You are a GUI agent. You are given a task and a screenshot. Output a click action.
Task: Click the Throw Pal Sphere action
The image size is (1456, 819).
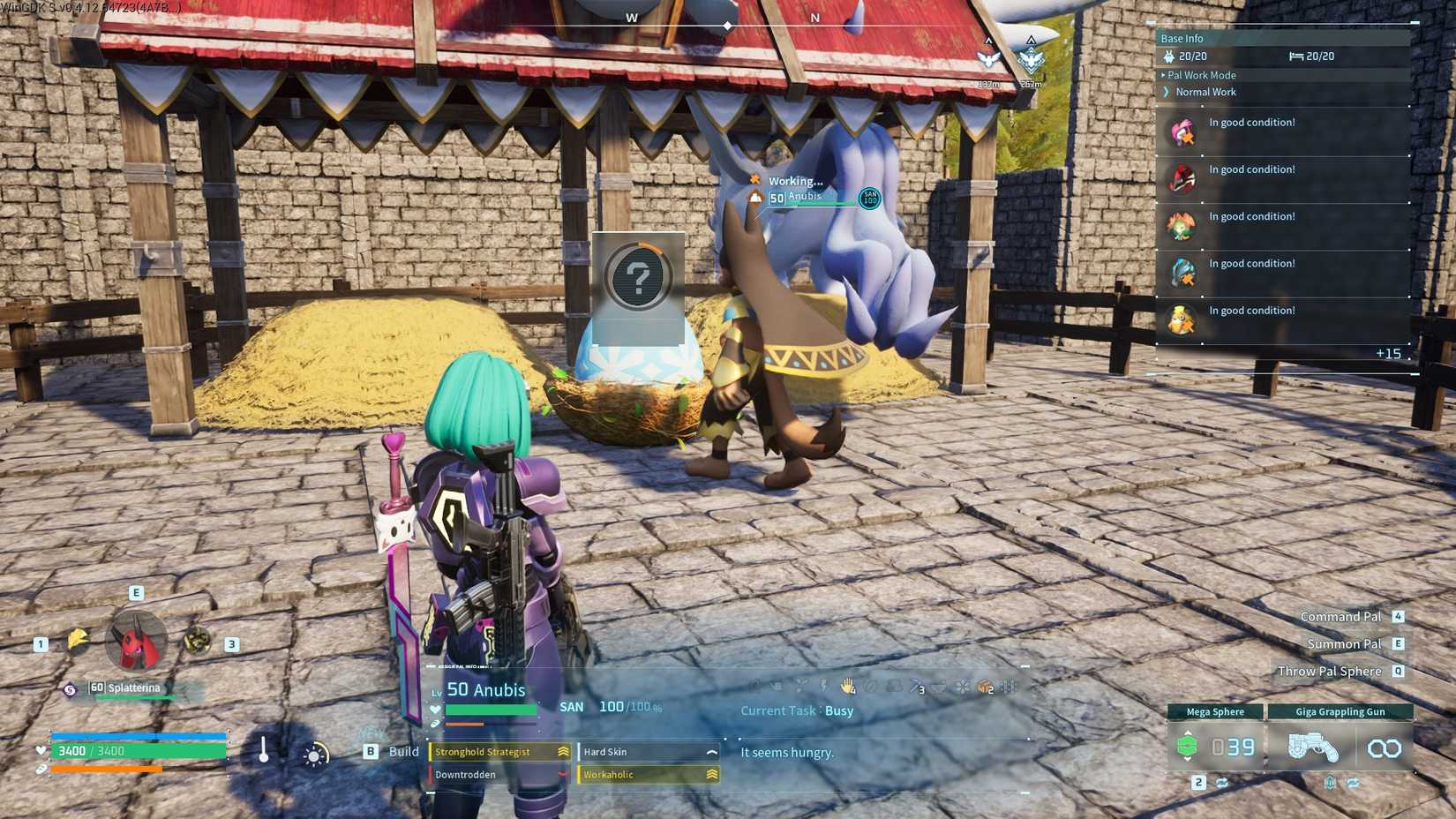coord(1329,671)
